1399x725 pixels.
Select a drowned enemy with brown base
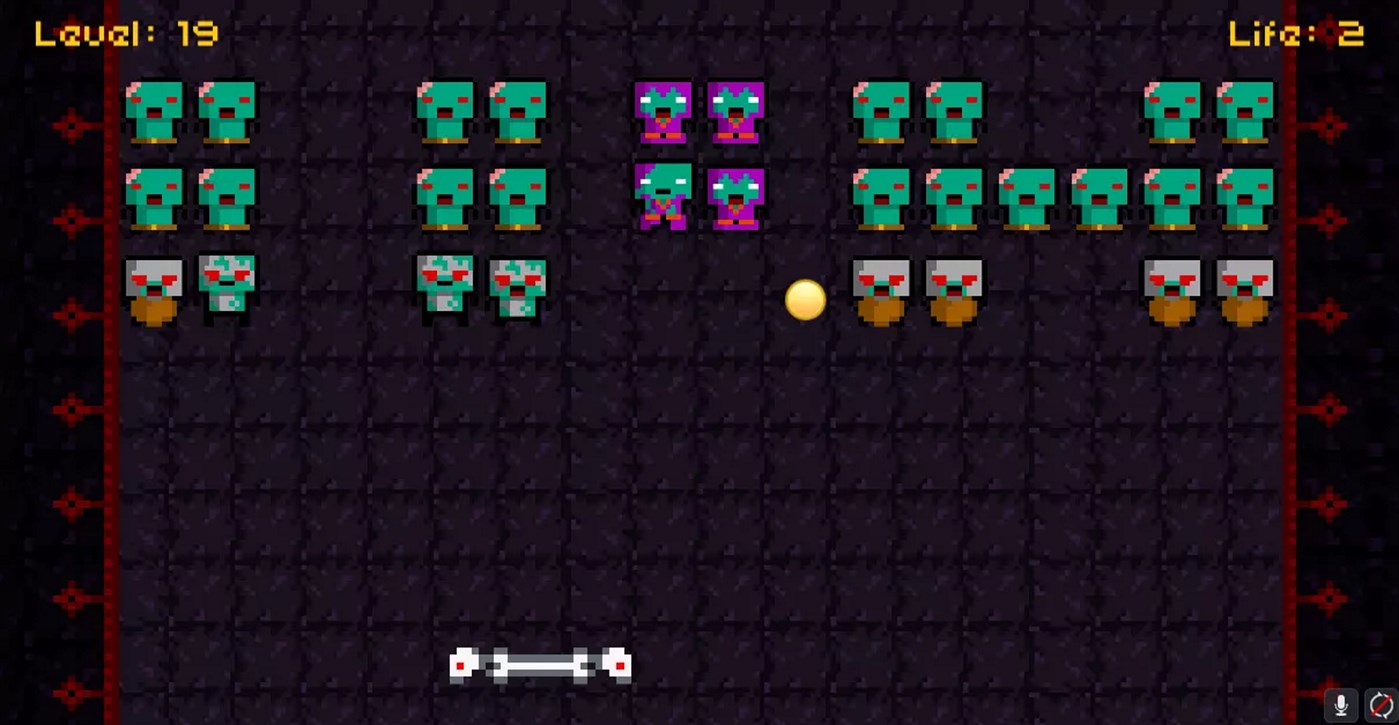(x=880, y=290)
